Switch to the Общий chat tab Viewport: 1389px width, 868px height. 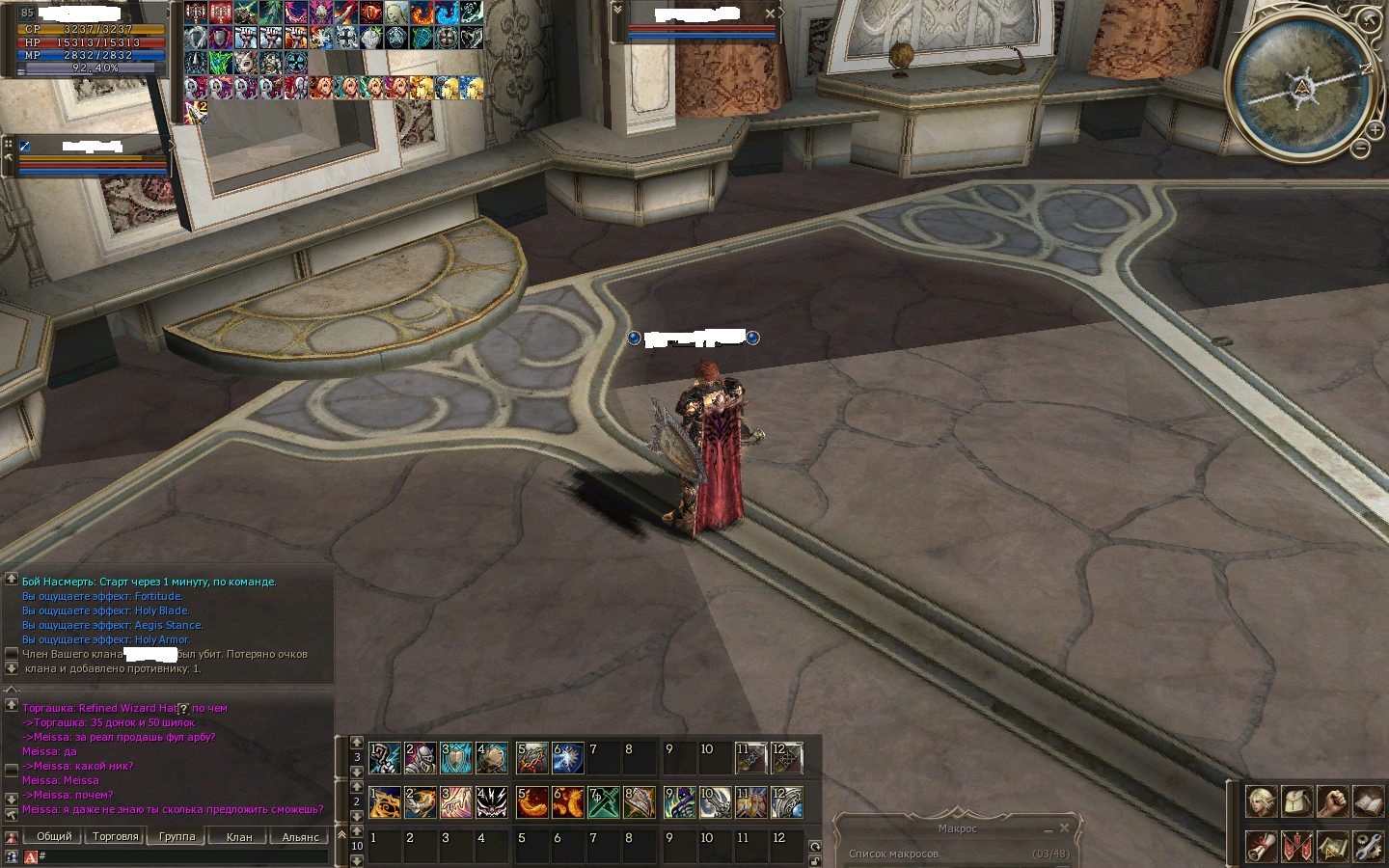point(54,836)
